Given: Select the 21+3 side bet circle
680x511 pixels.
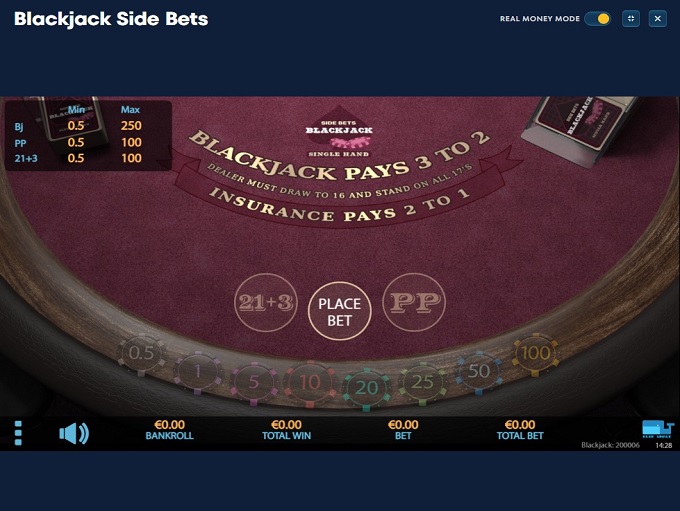Looking at the screenshot, I should click(x=264, y=302).
